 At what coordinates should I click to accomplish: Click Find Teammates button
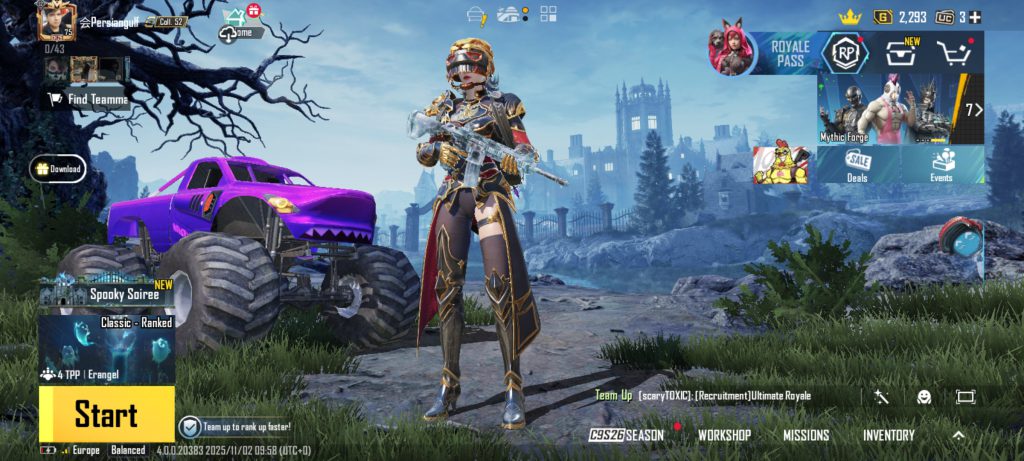click(88, 99)
